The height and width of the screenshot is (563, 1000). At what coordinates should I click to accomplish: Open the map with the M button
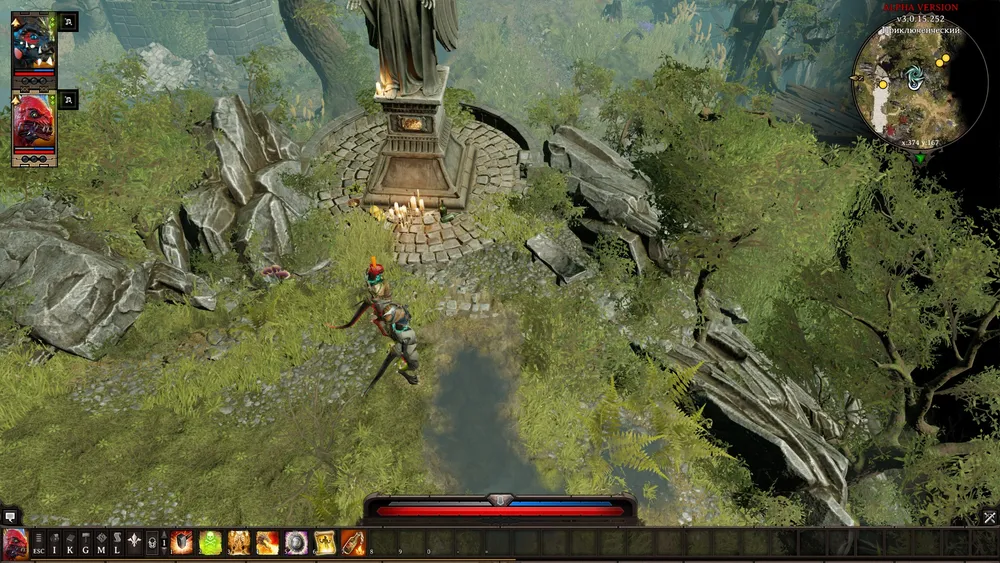pos(101,543)
